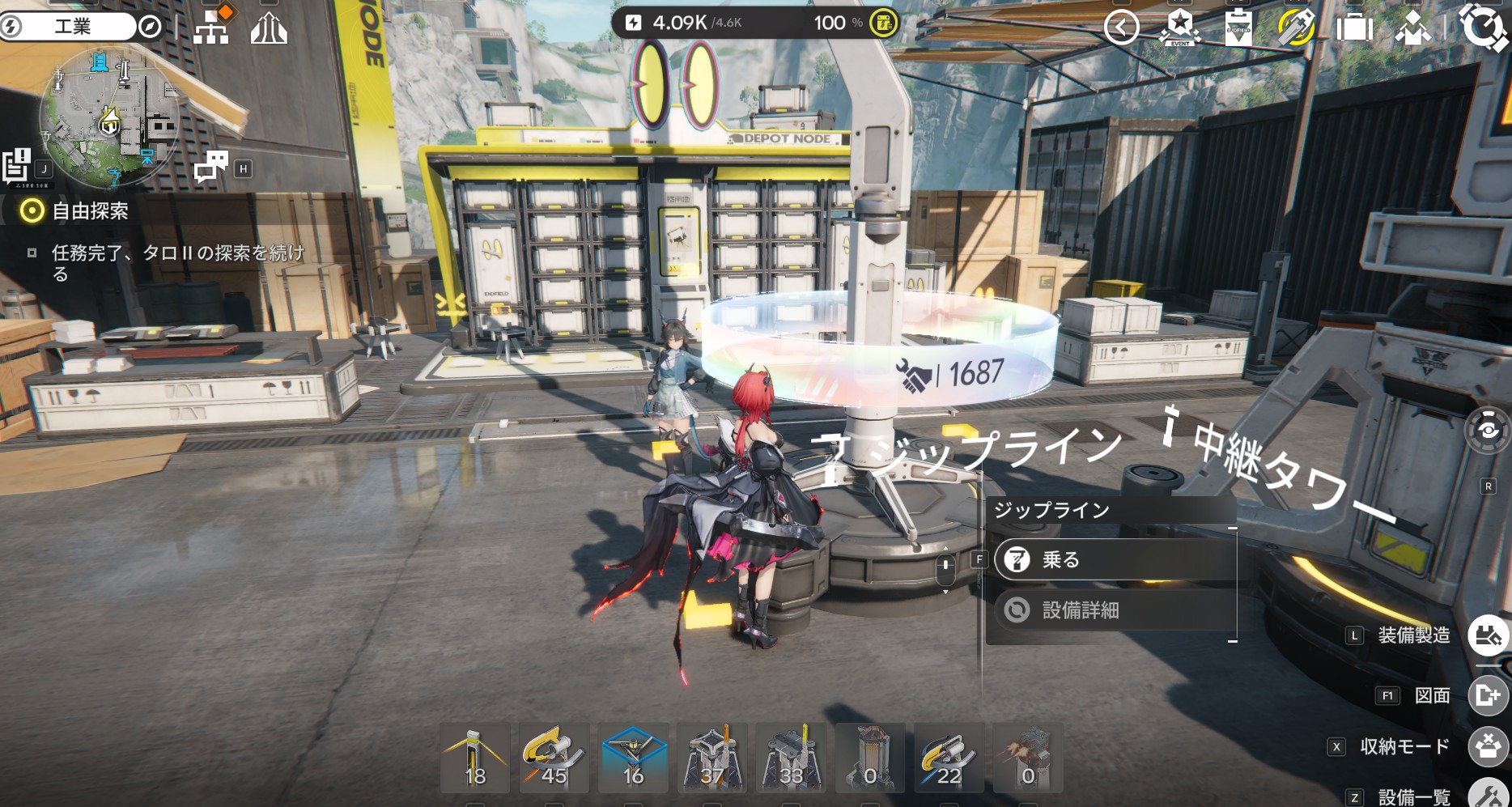Screen dimensions: 1512x807
Task: Collapse top menu with left-arrow circle
Action: click(1121, 28)
